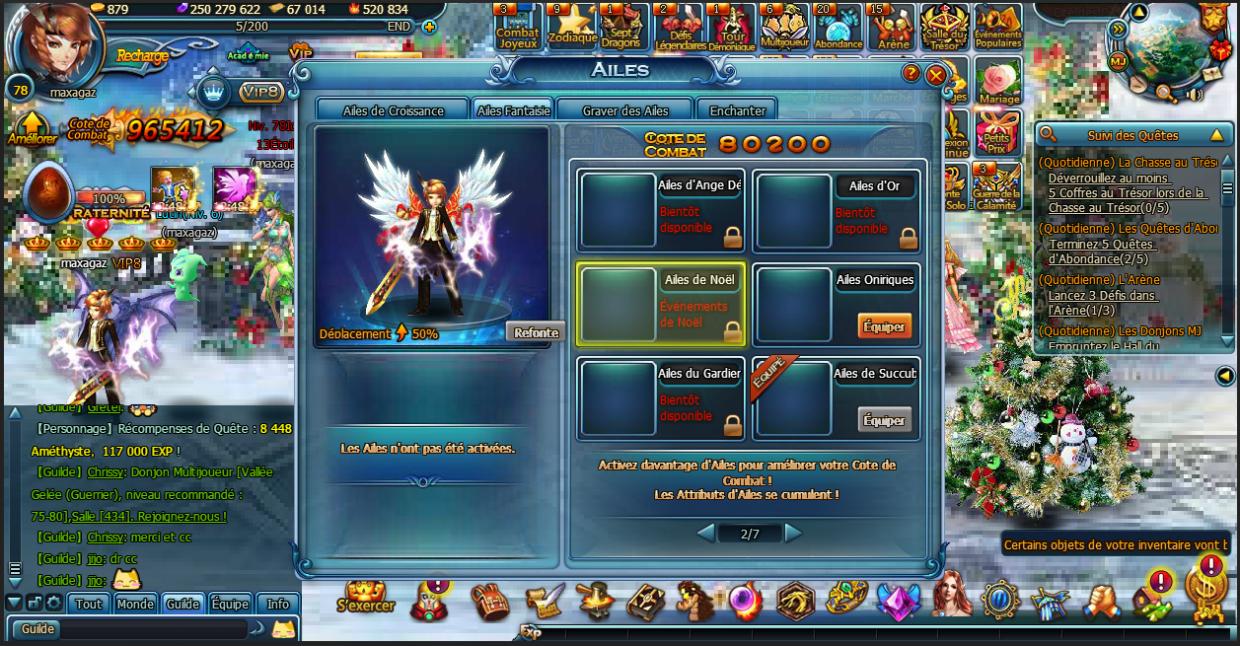Screen dimensions: 1240x646
Task: Go to the next wings page
Action: point(793,534)
